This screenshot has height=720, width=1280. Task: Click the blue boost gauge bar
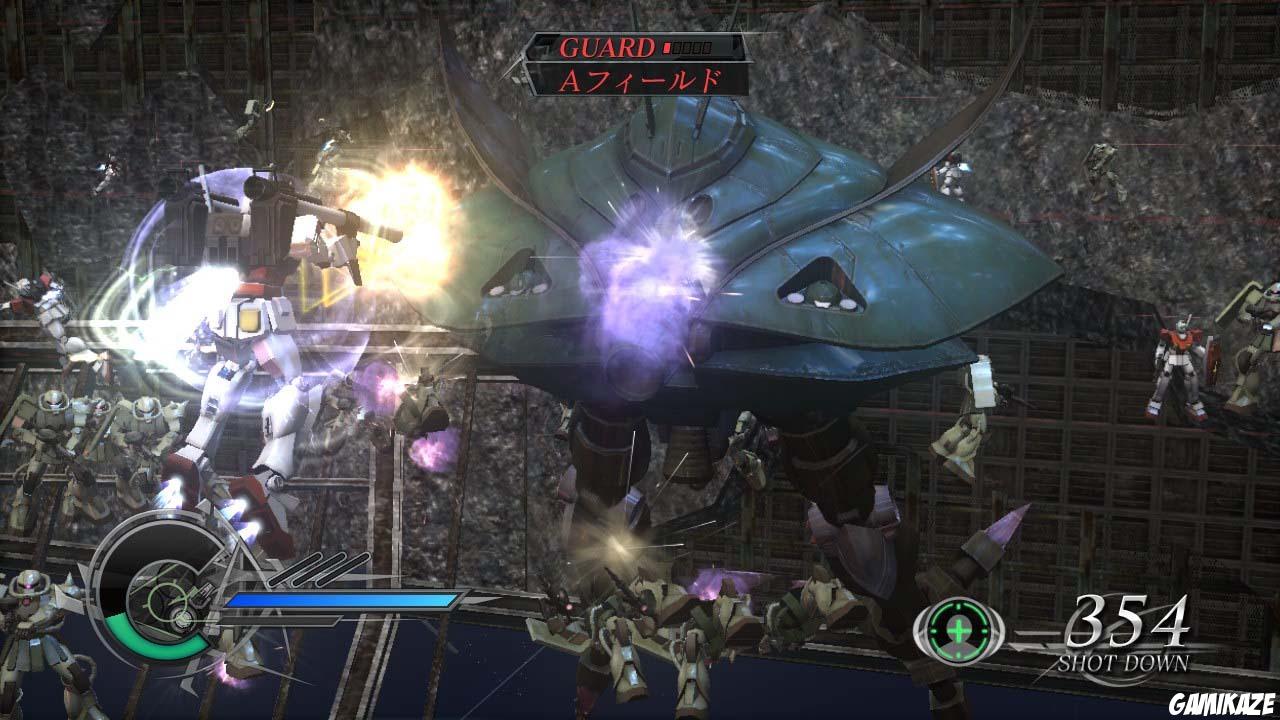[340, 600]
